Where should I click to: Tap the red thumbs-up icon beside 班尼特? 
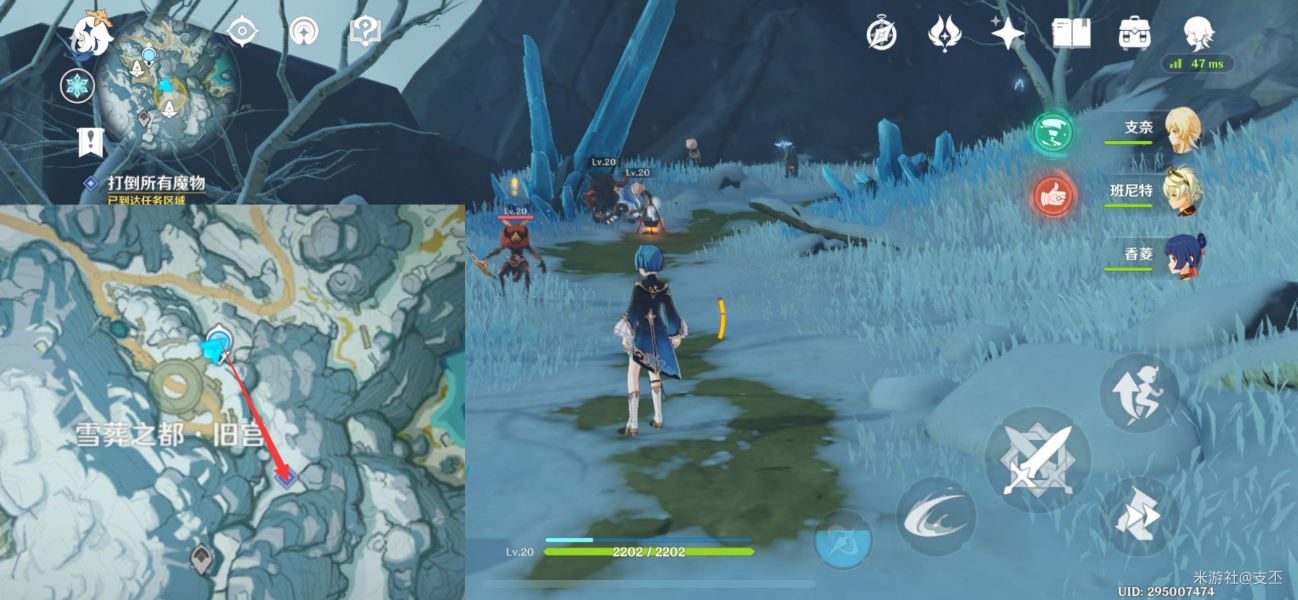click(1052, 195)
